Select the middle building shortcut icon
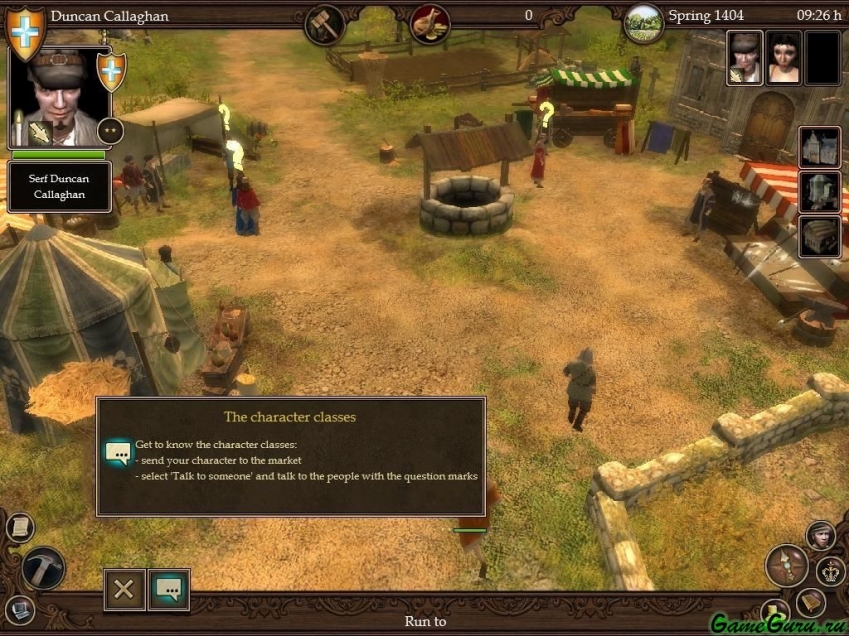 [818, 192]
